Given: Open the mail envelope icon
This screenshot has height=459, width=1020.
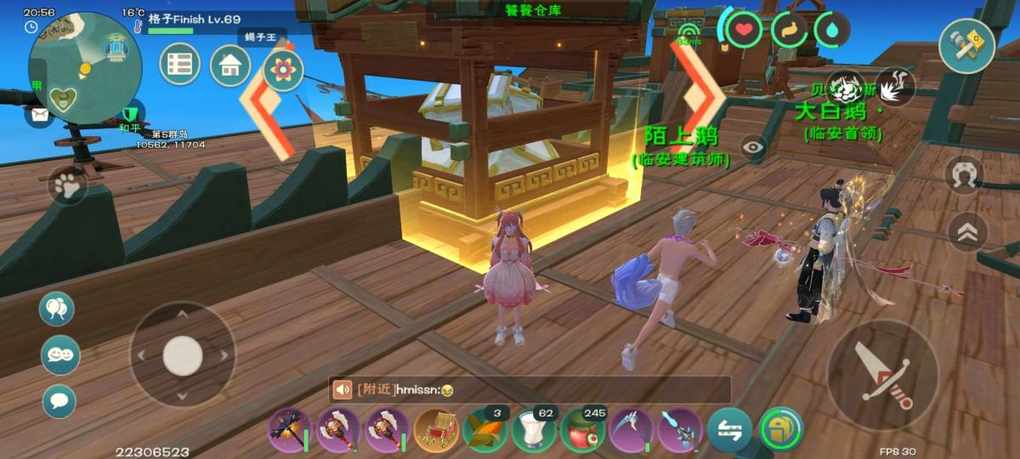Looking at the screenshot, I should point(39,116).
